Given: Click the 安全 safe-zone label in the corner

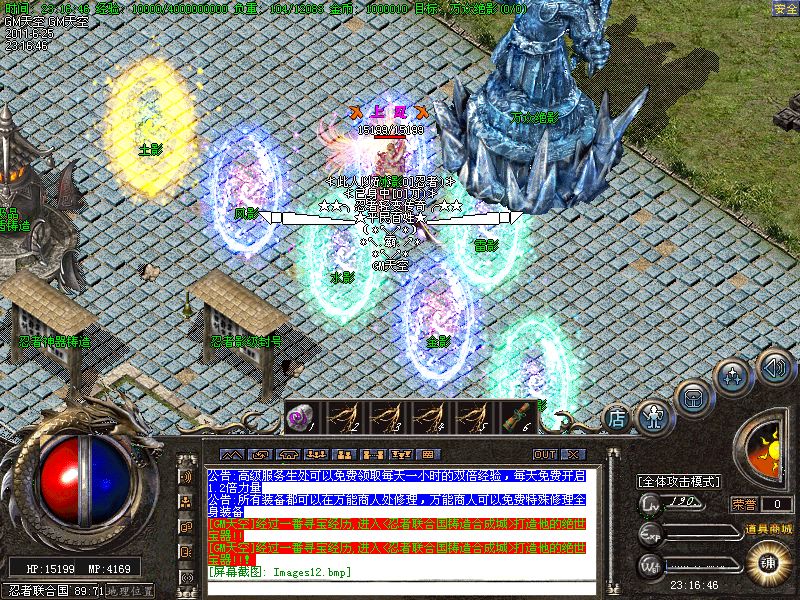Looking at the screenshot, I should (785, 8).
